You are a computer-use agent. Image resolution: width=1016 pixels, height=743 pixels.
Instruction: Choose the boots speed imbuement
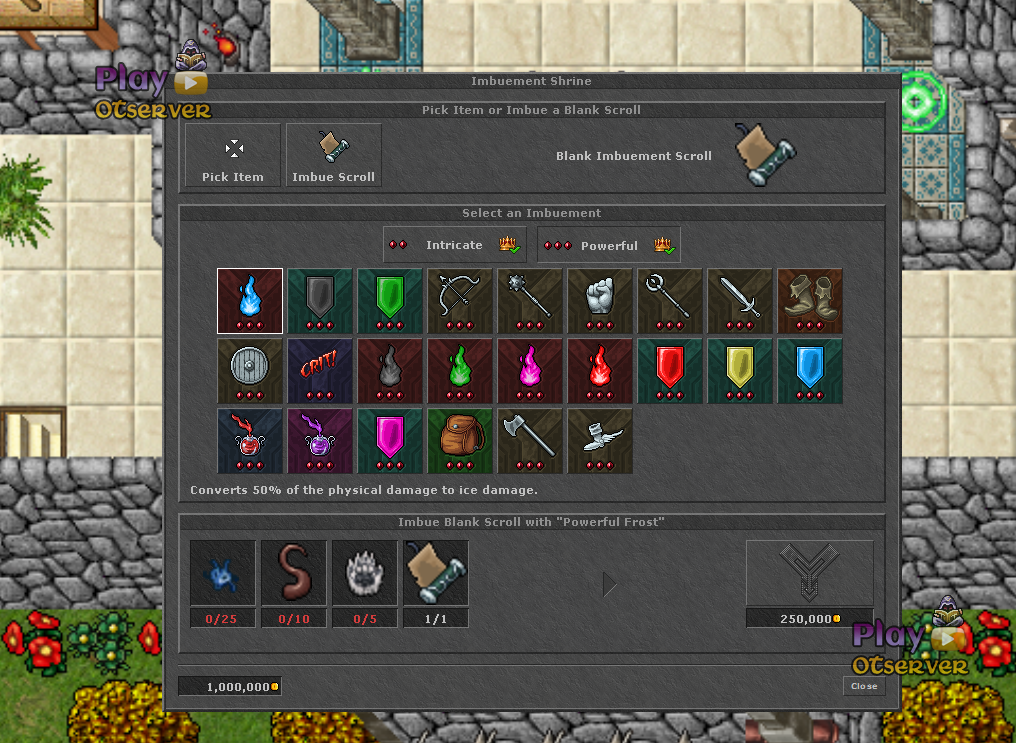(810, 300)
